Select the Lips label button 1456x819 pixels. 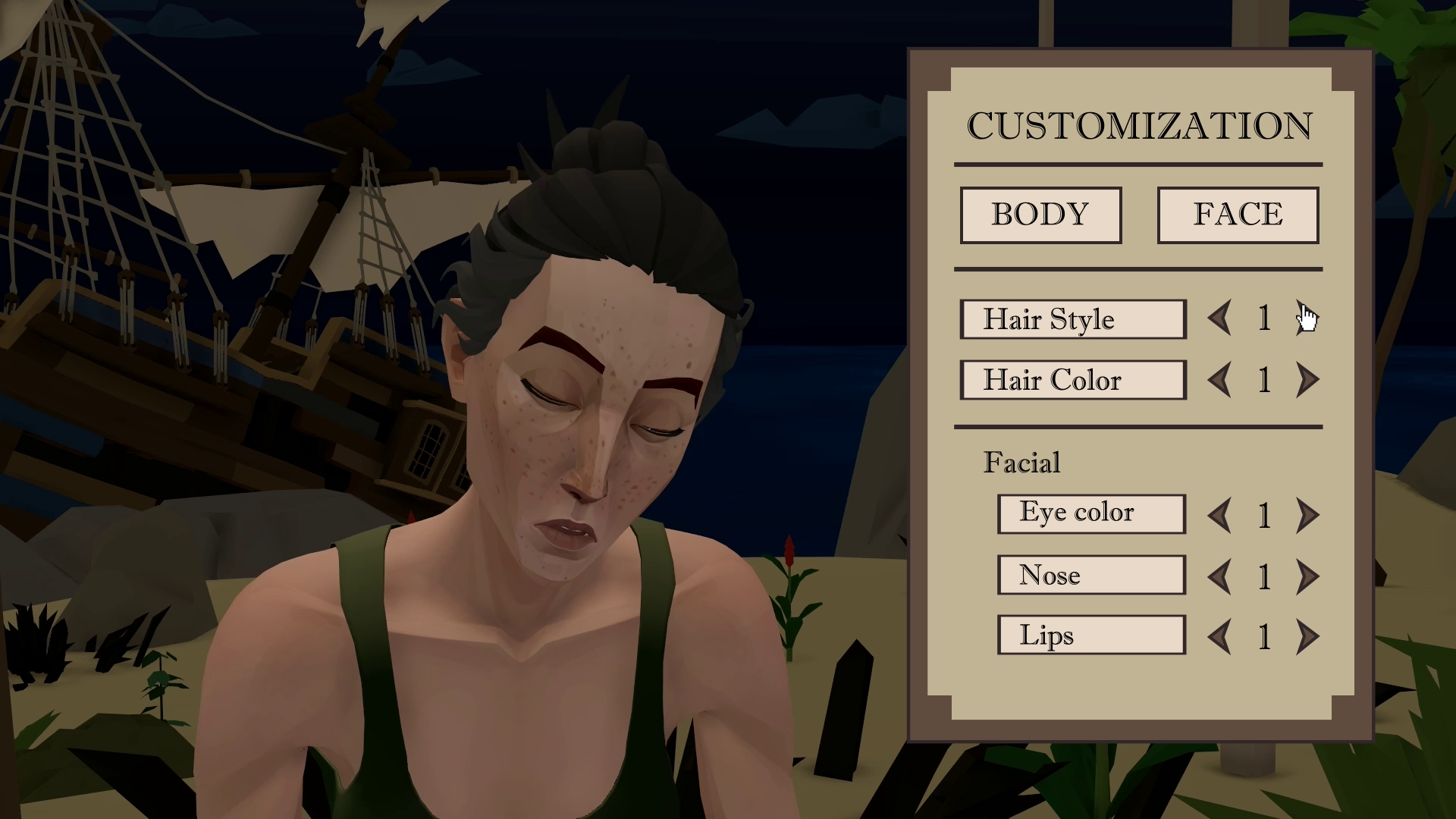tap(1091, 635)
